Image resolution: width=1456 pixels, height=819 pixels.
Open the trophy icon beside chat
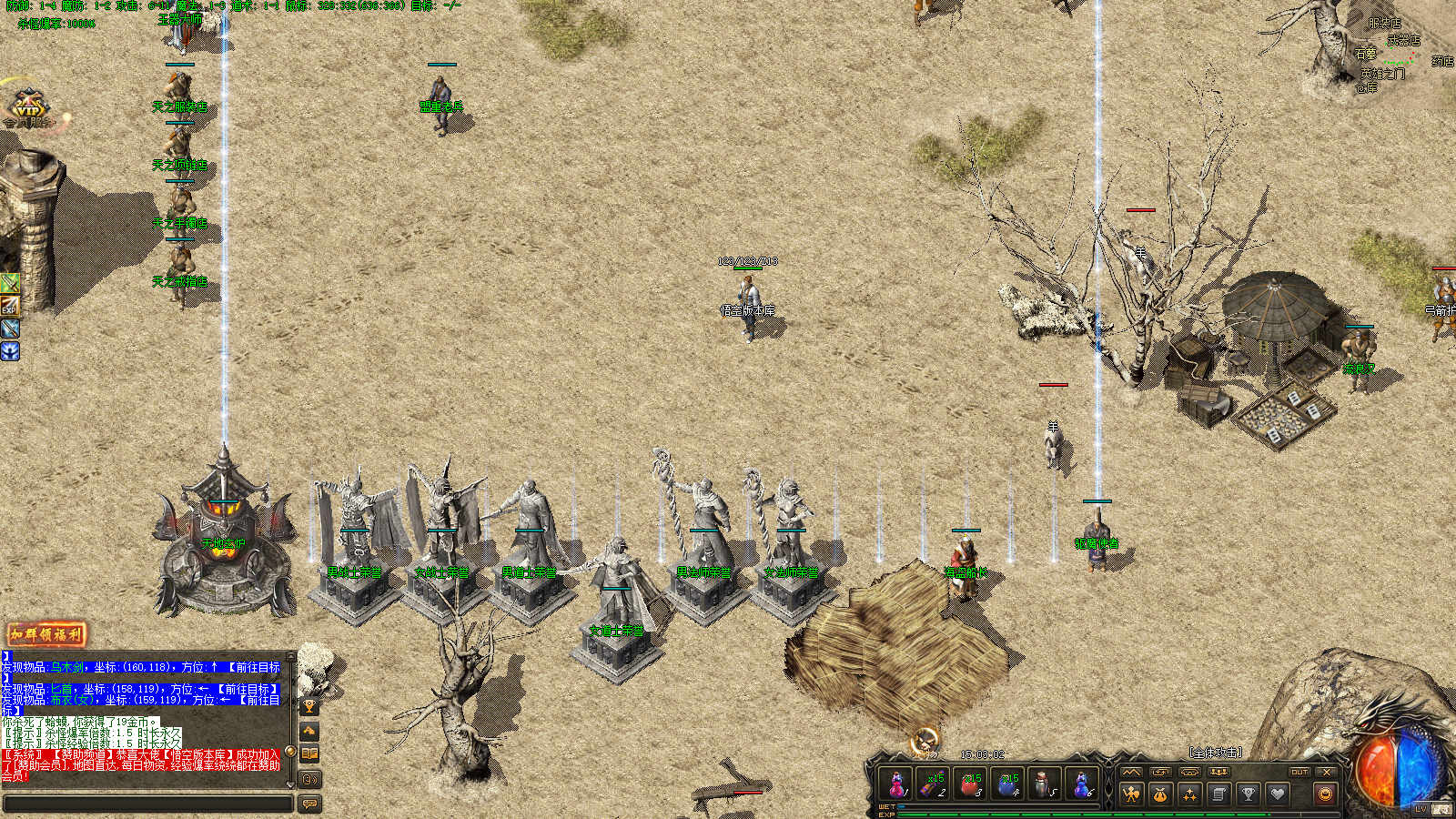tap(309, 706)
